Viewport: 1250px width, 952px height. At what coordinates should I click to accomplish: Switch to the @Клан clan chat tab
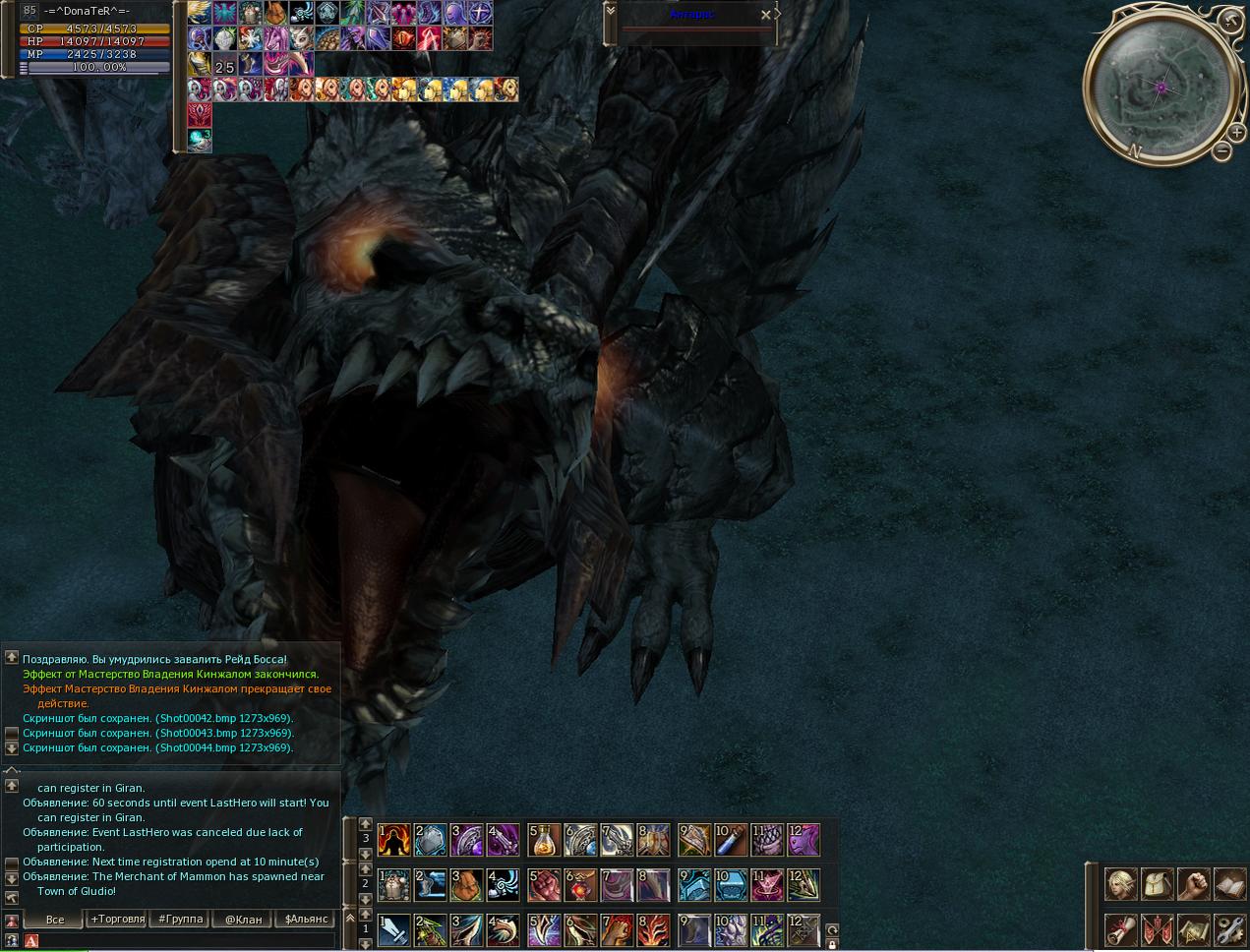tap(243, 920)
